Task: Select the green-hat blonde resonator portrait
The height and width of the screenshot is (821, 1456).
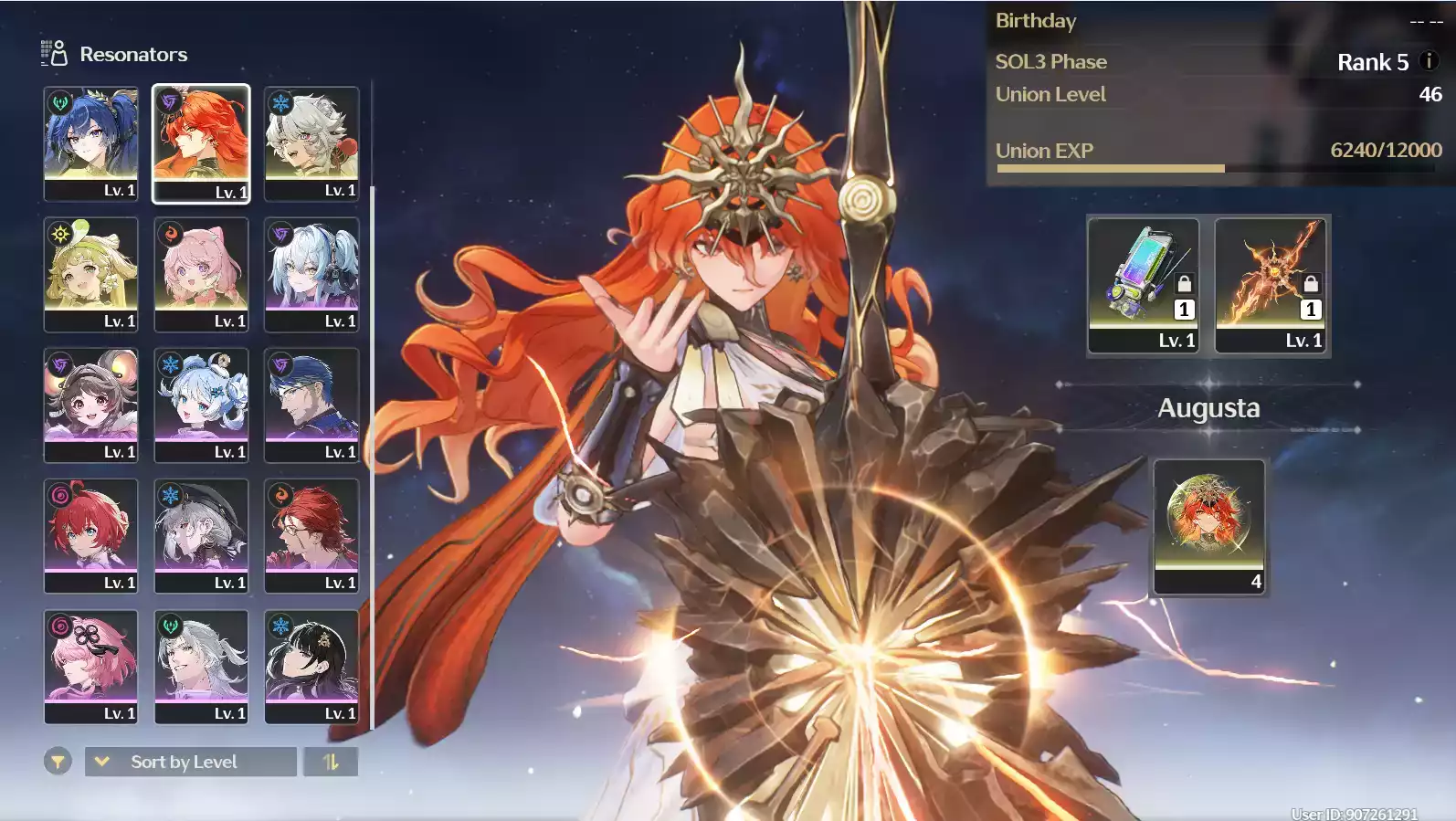Action: tap(90, 274)
